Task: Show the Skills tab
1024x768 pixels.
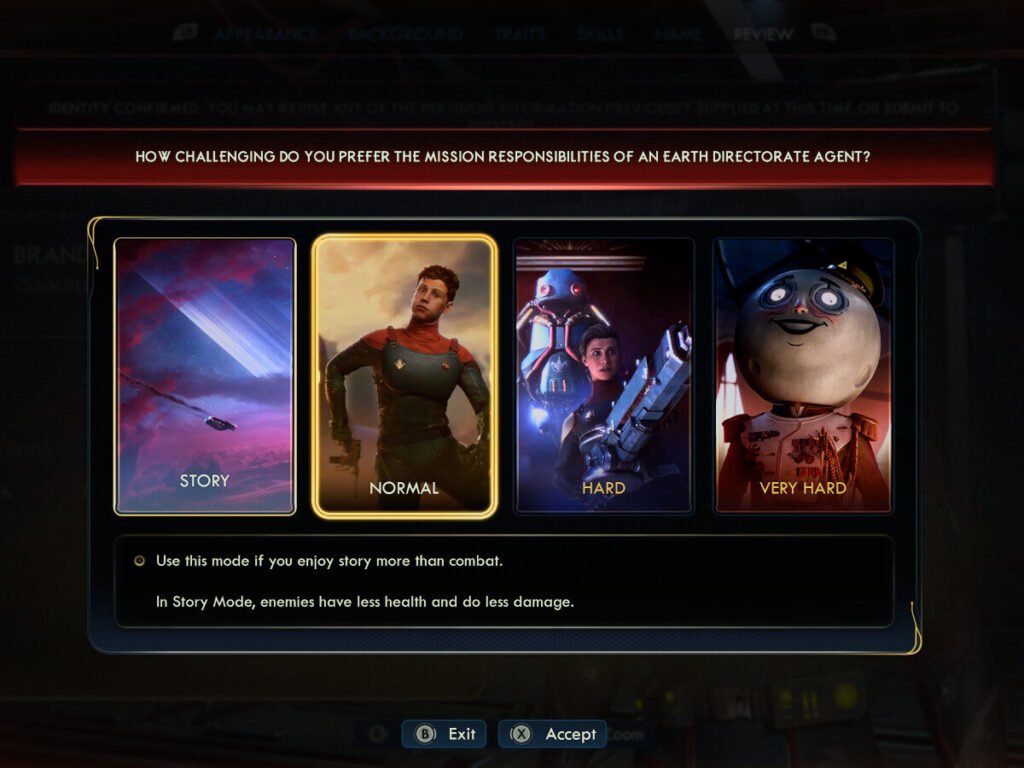Action: tap(600, 34)
